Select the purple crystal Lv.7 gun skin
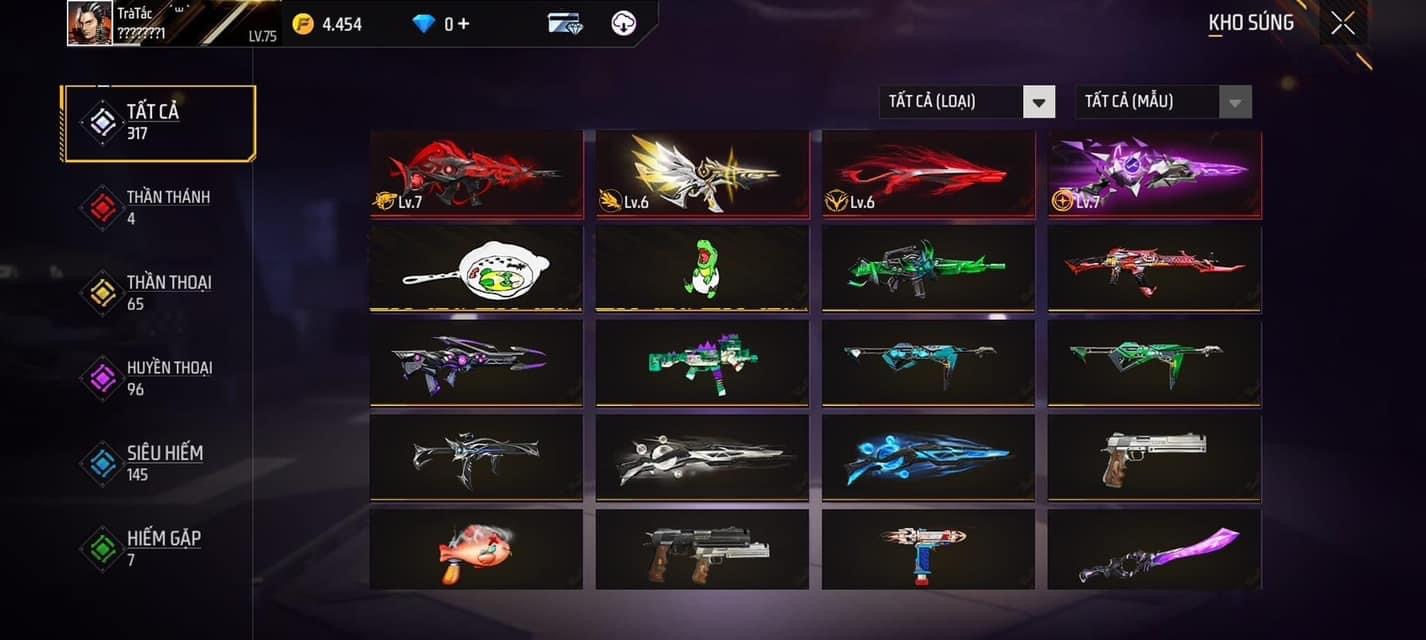The width and height of the screenshot is (1426, 640). (1154, 174)
